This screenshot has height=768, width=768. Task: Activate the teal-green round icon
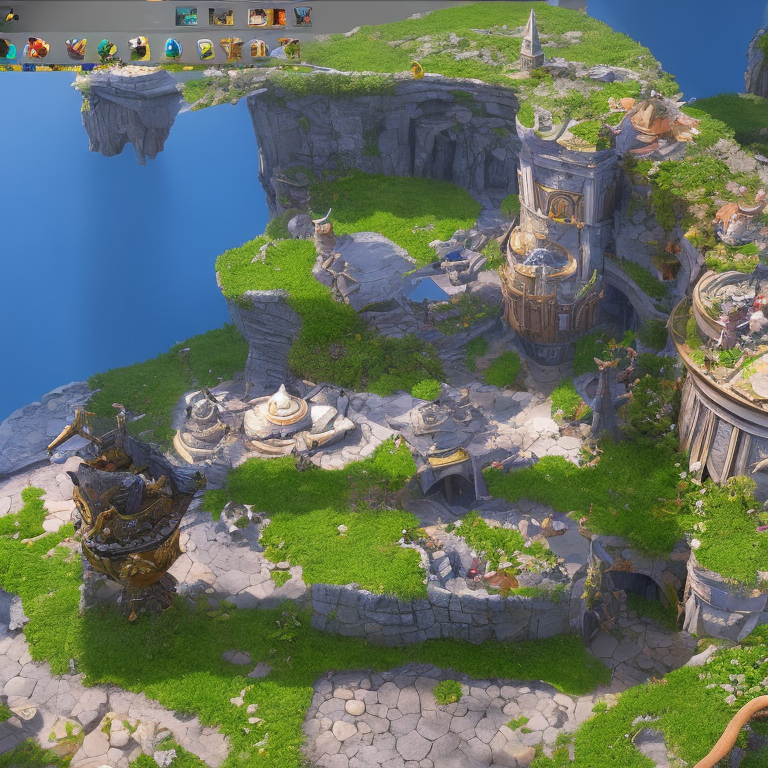pyautogui.click(x=106, y=48)
